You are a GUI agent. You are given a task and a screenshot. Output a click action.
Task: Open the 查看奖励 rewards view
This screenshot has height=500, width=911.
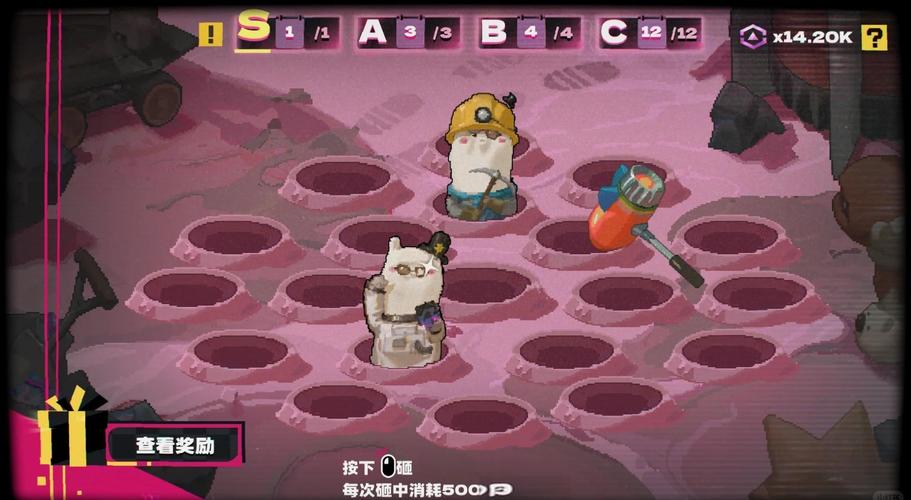(175, 445)
